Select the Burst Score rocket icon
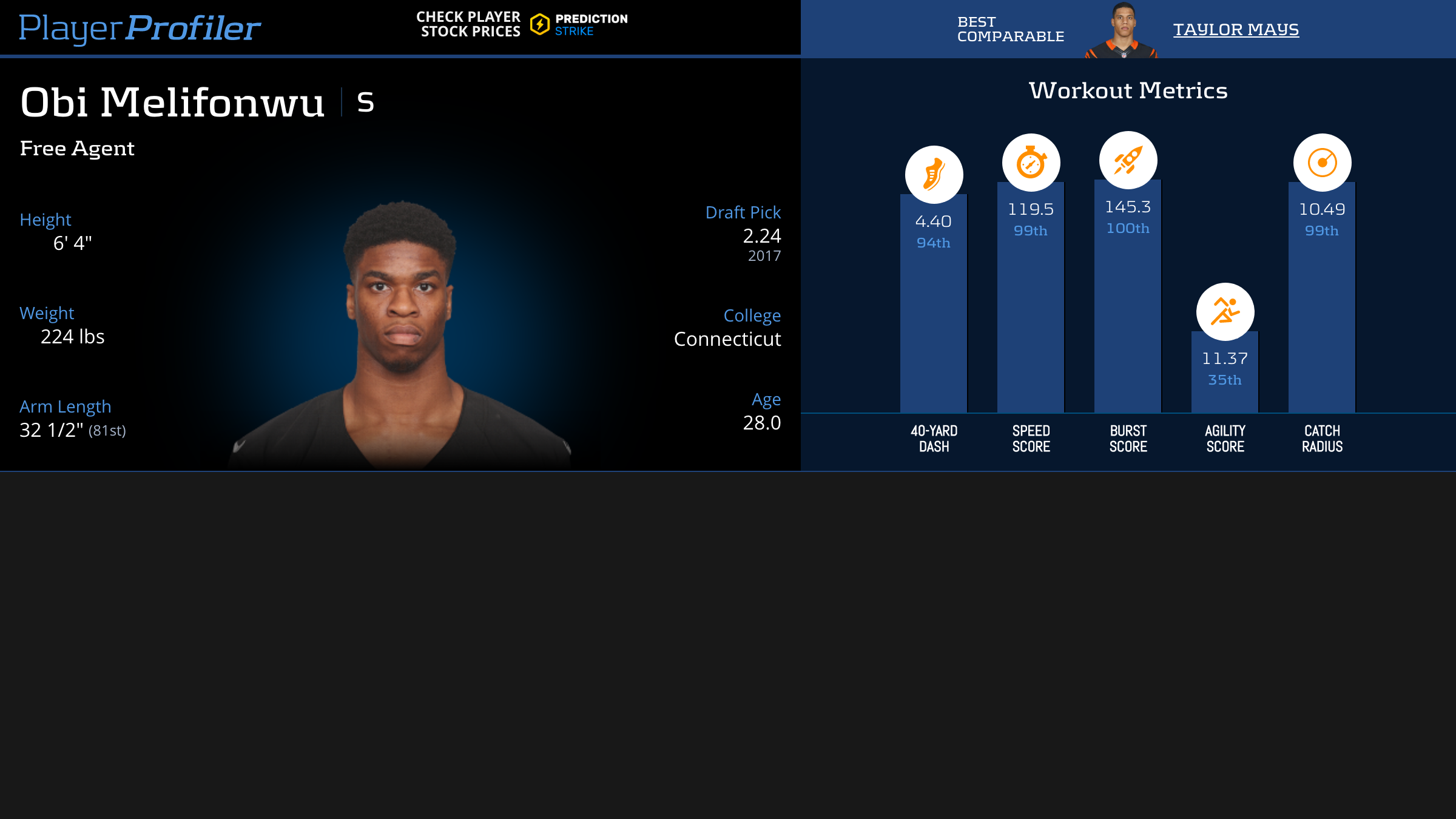Viewport: 1456px width, 819px height. coord(1128,160)
